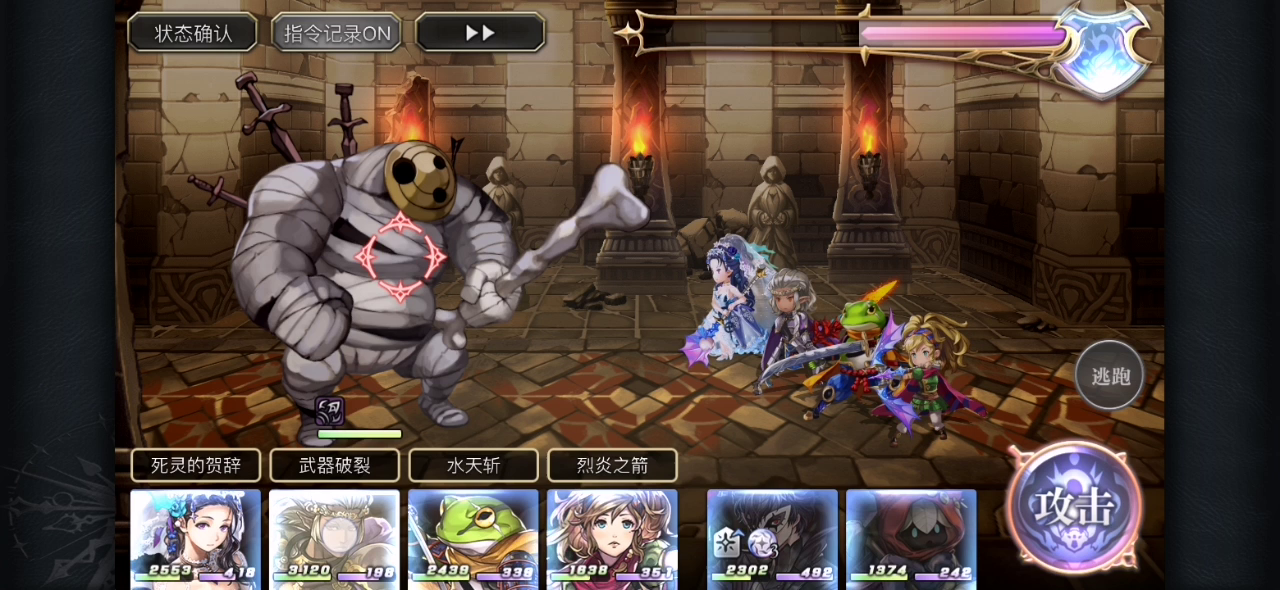Choose the 武器破裂 skill
The image size is (1280, 590).
335,465
